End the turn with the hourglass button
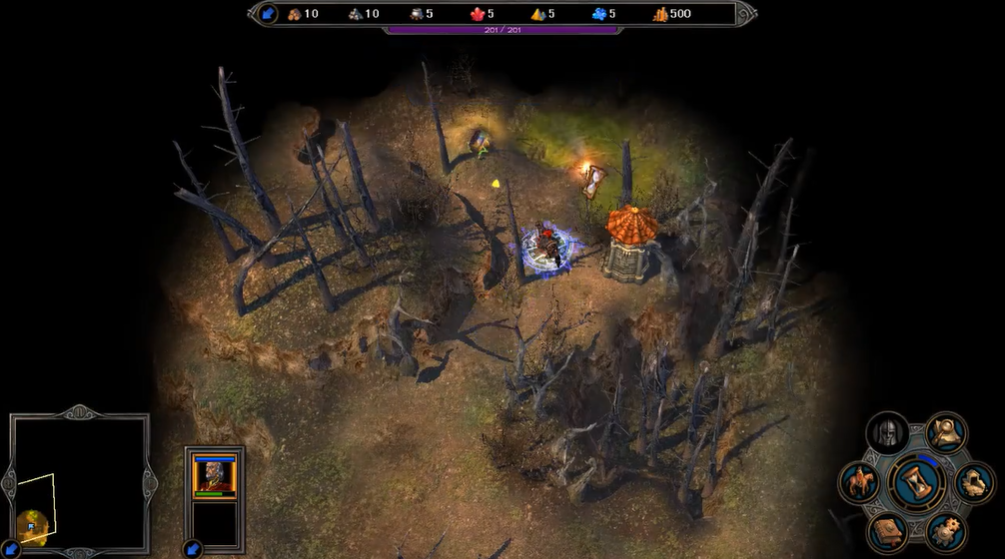 coord(917,482)
